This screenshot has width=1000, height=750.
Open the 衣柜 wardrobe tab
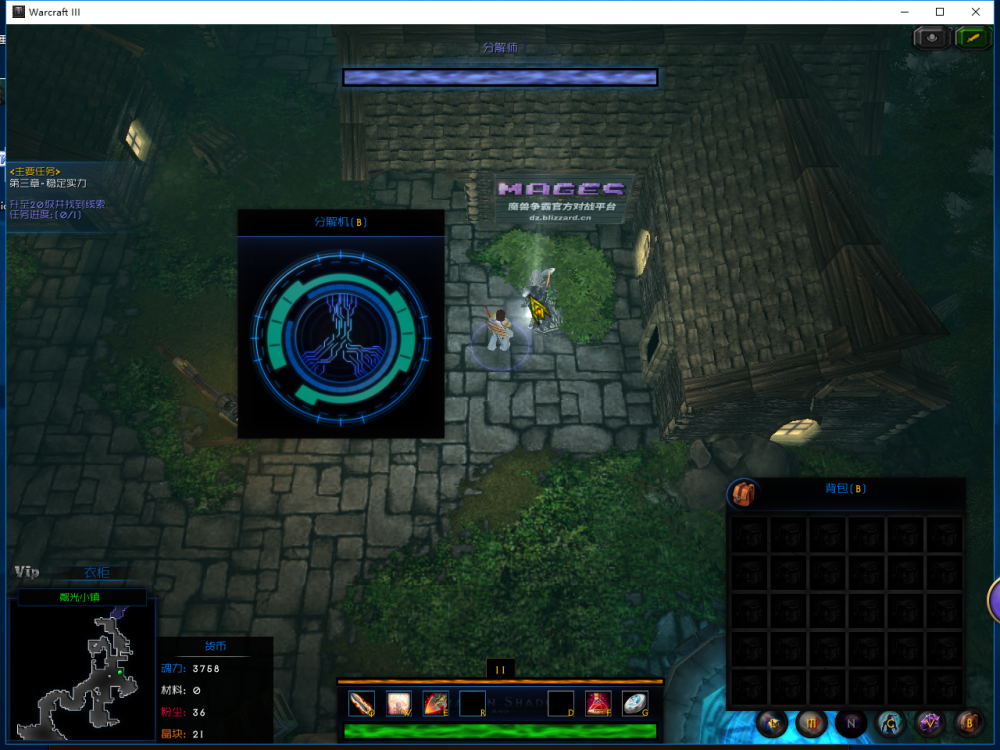97,573
